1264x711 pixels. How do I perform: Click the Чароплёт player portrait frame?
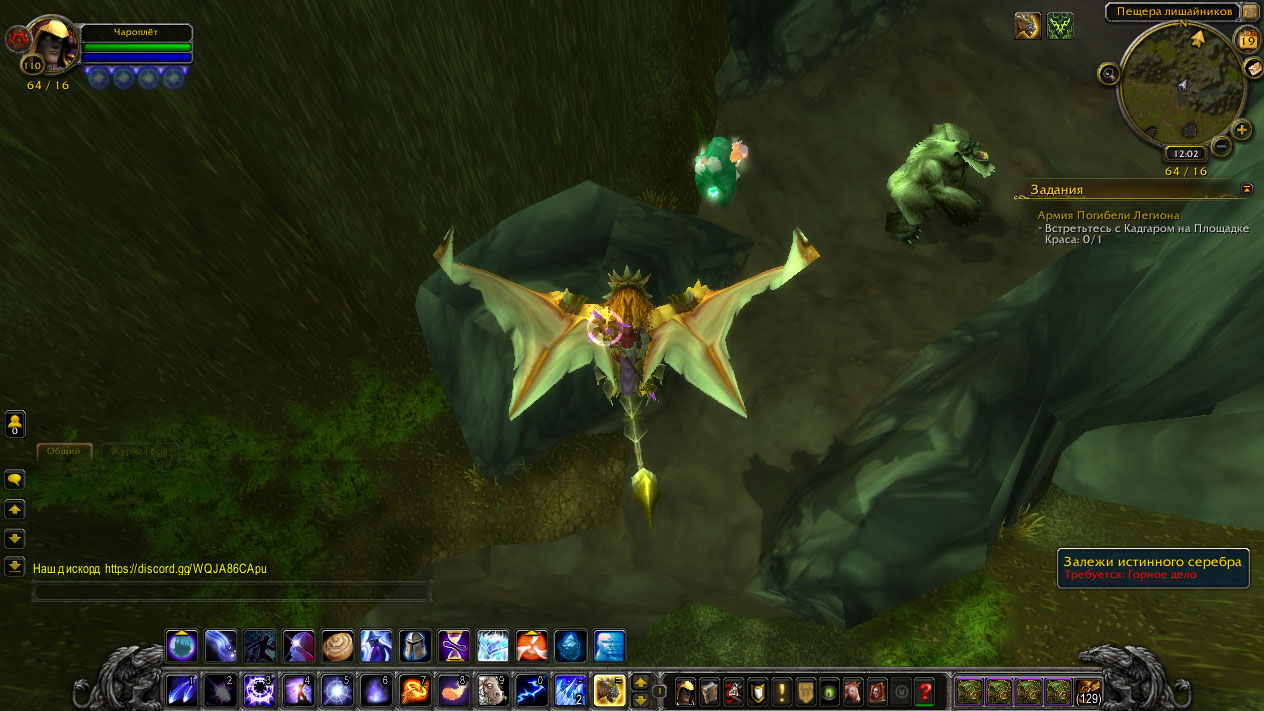click(52, 45)
